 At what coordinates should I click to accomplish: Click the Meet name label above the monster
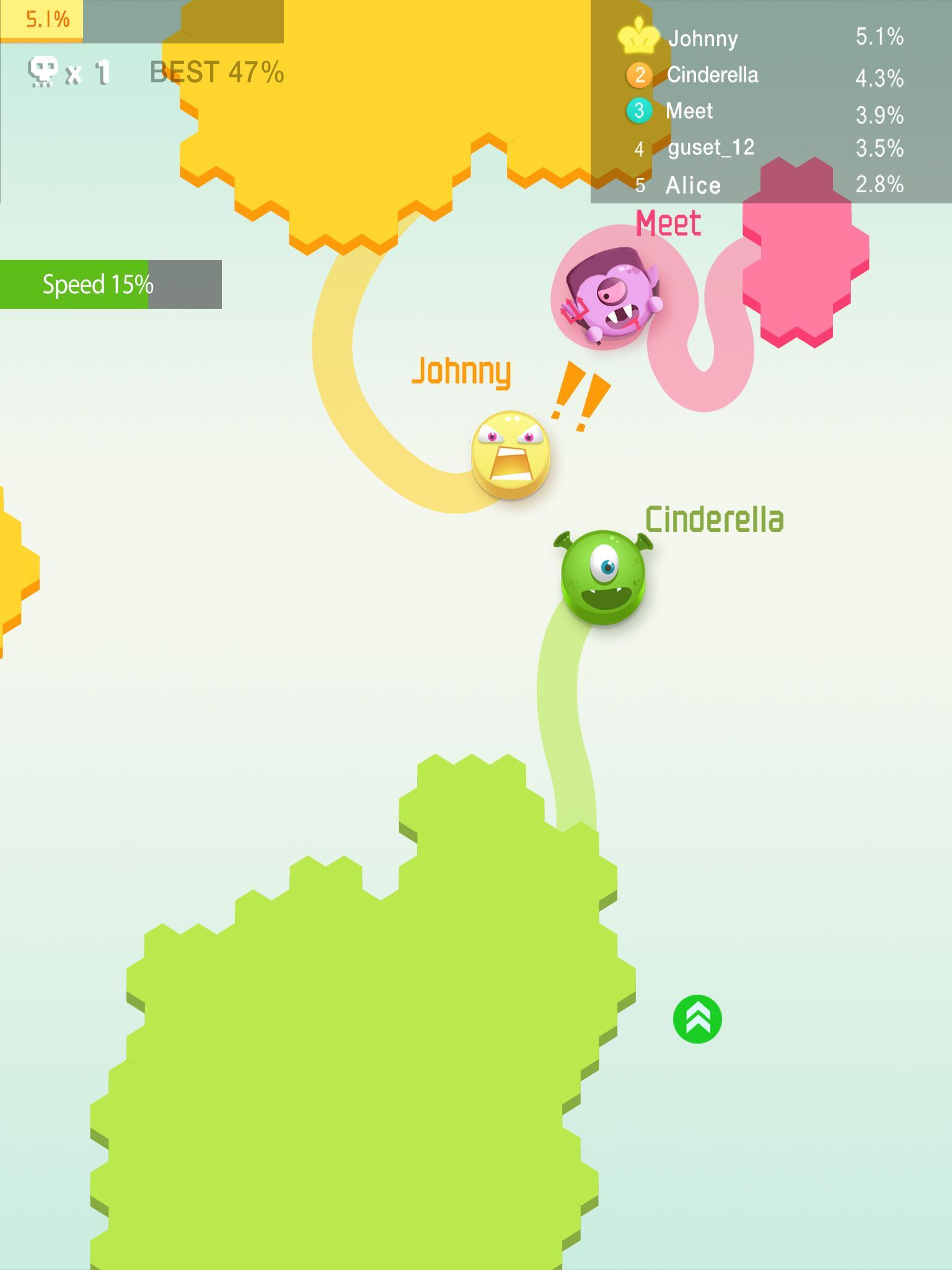pos(668,223)
